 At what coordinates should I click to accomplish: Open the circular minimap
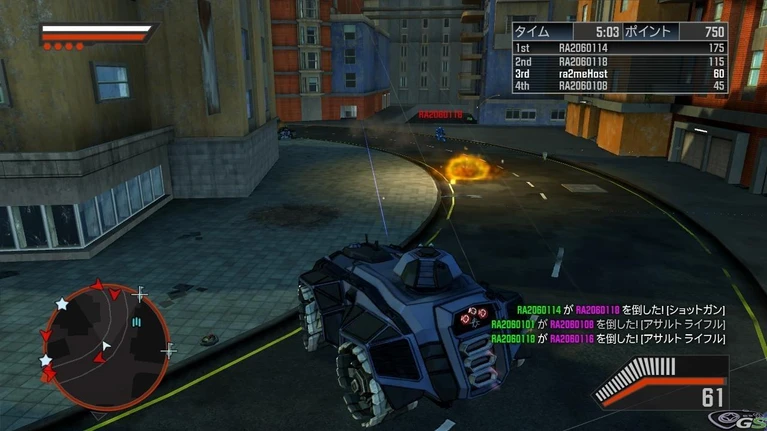(104, 340)
